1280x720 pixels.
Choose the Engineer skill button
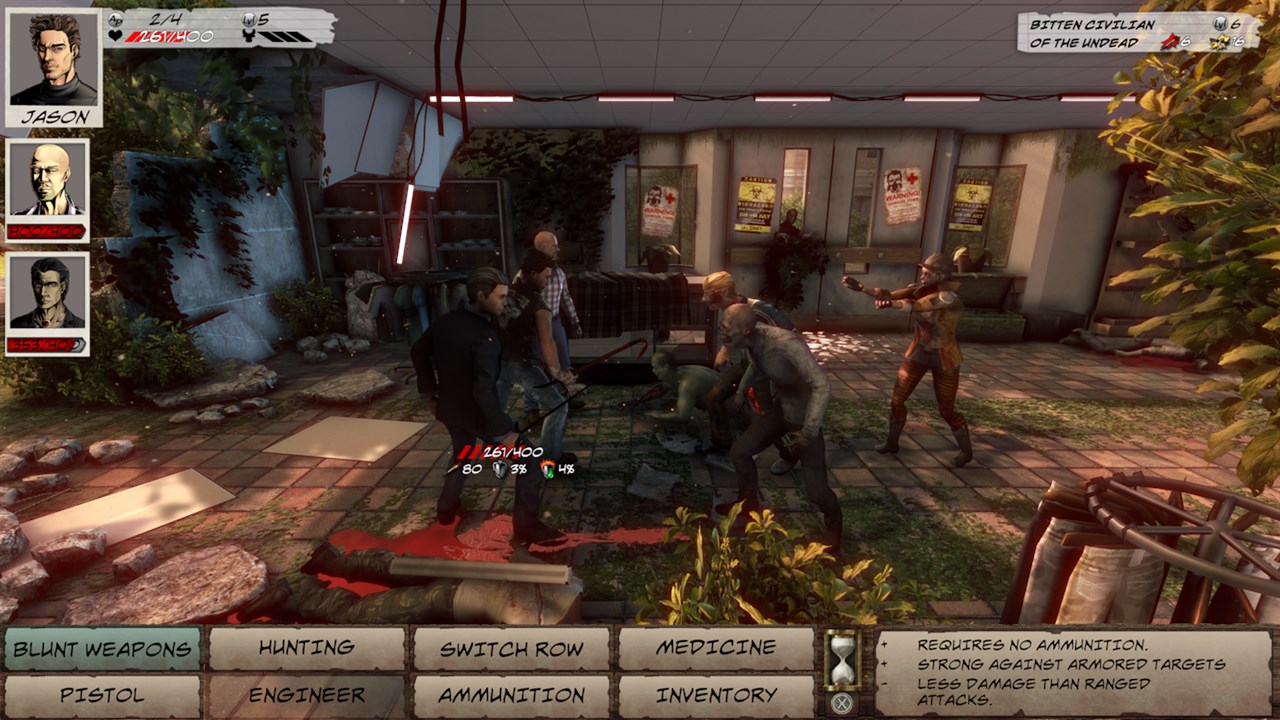pos(307,696)
